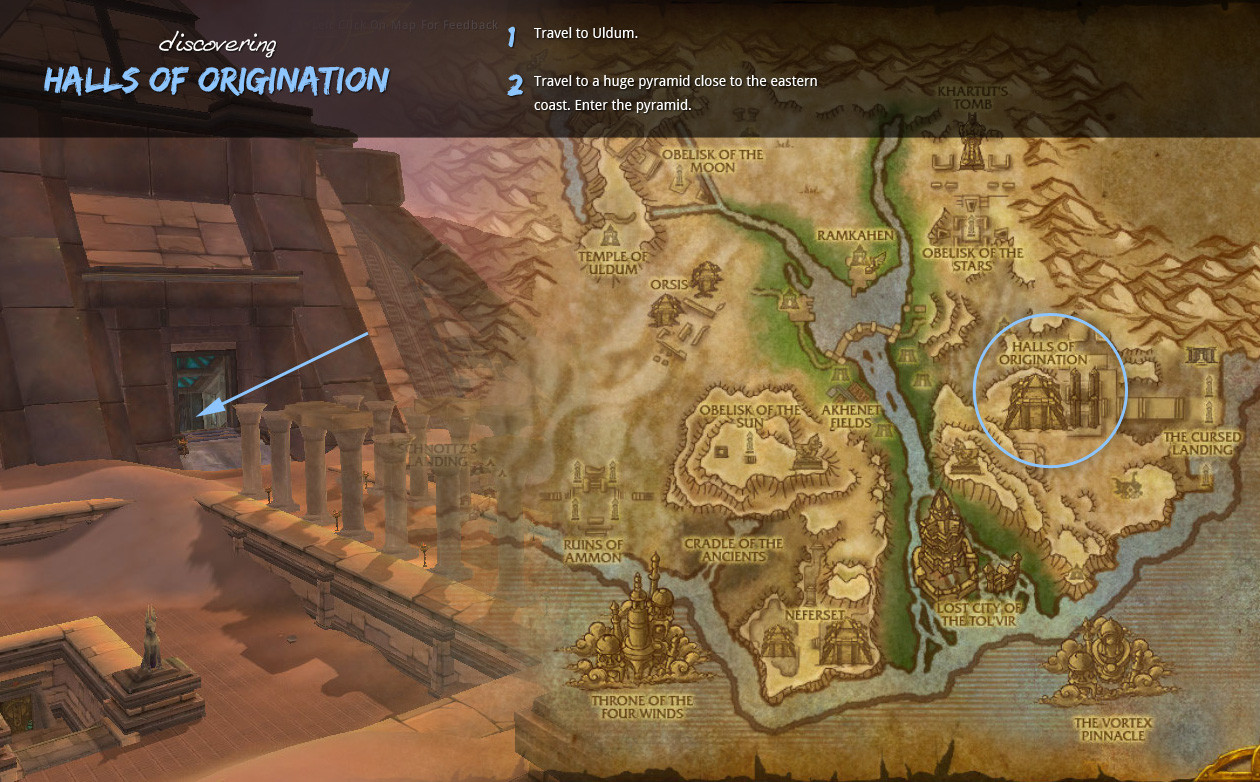Click The Cursed Landing marker

tap(1201, 442)
